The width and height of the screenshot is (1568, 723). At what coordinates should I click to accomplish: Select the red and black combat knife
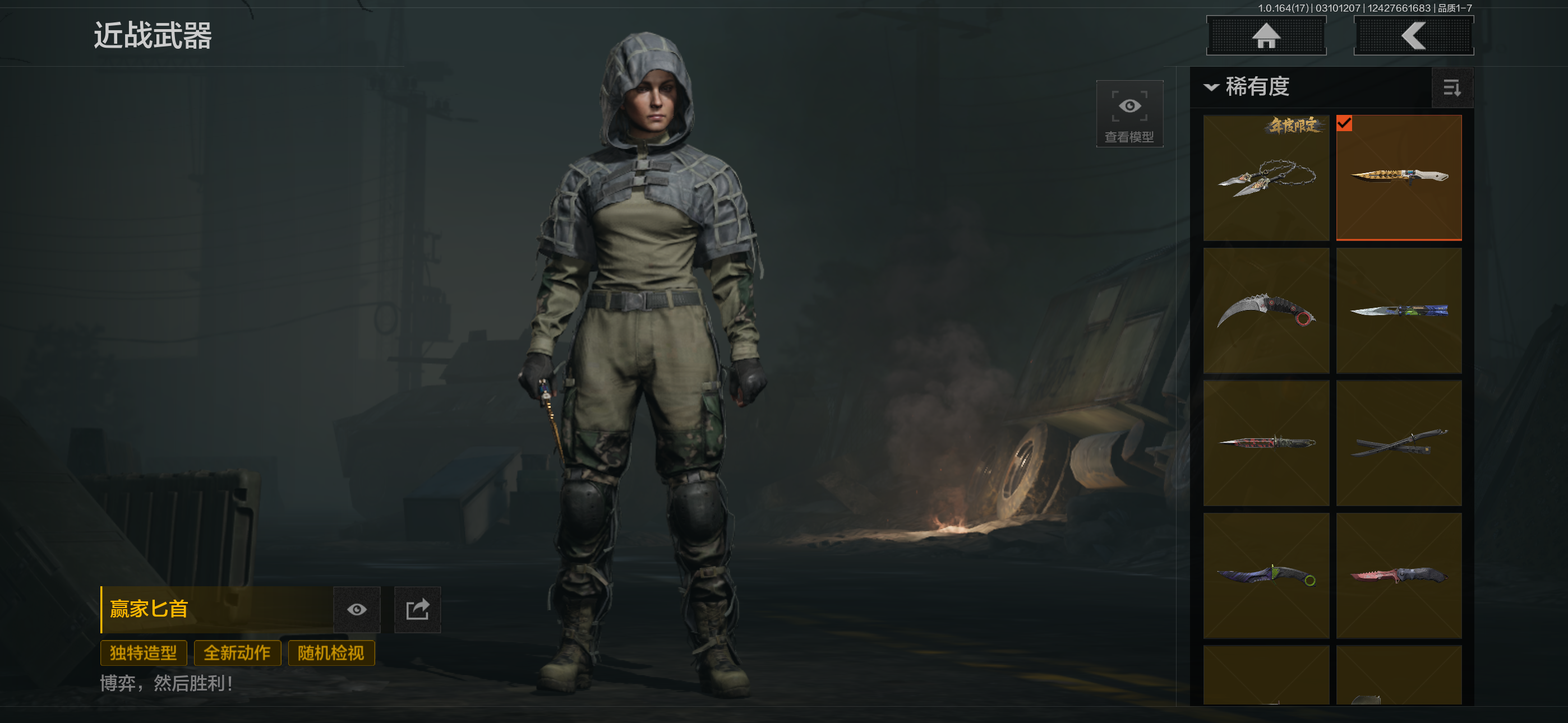[x=1266, y=443]
